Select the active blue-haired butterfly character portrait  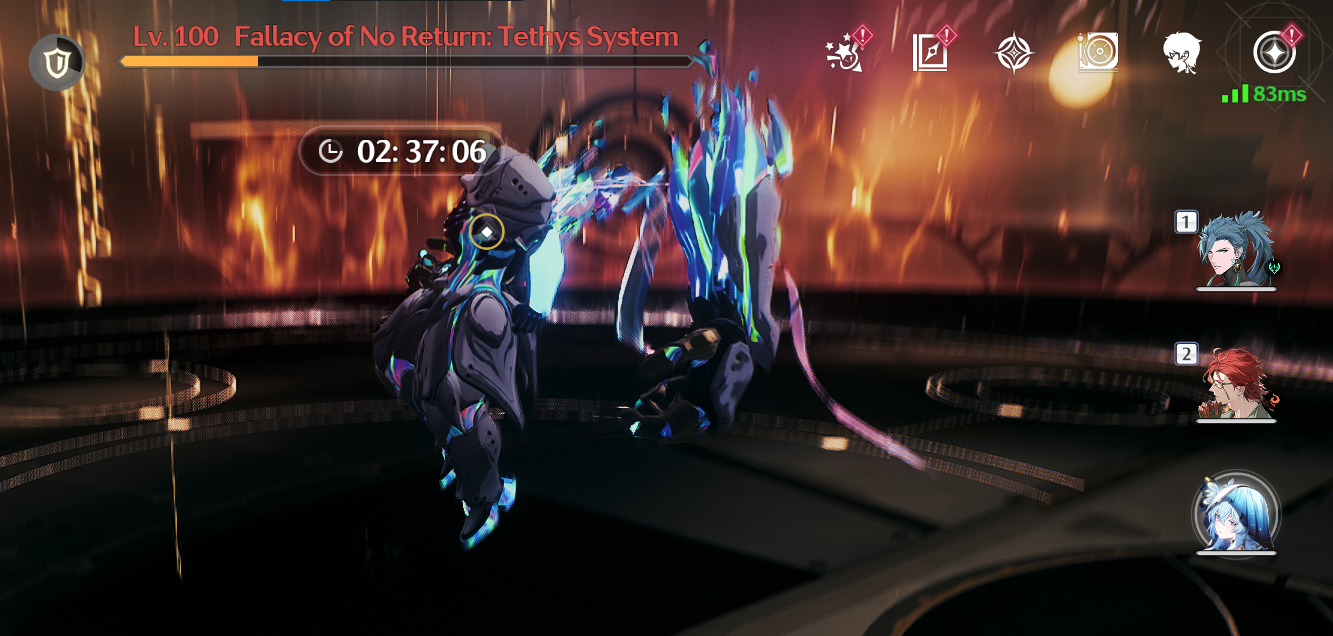tap(1236, 515)
